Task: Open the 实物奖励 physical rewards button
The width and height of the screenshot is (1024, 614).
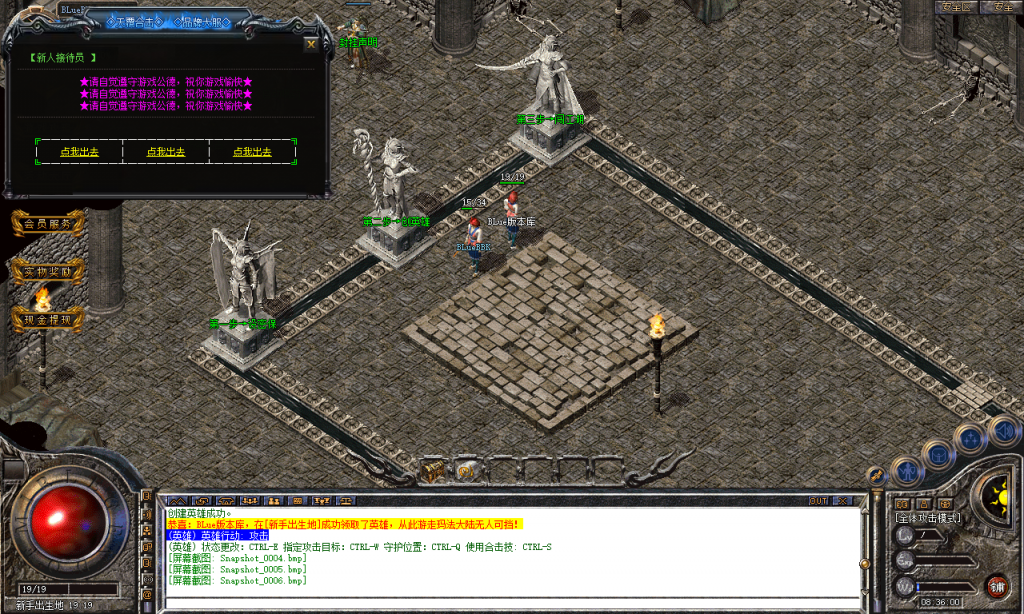Action: coord(47,271)
